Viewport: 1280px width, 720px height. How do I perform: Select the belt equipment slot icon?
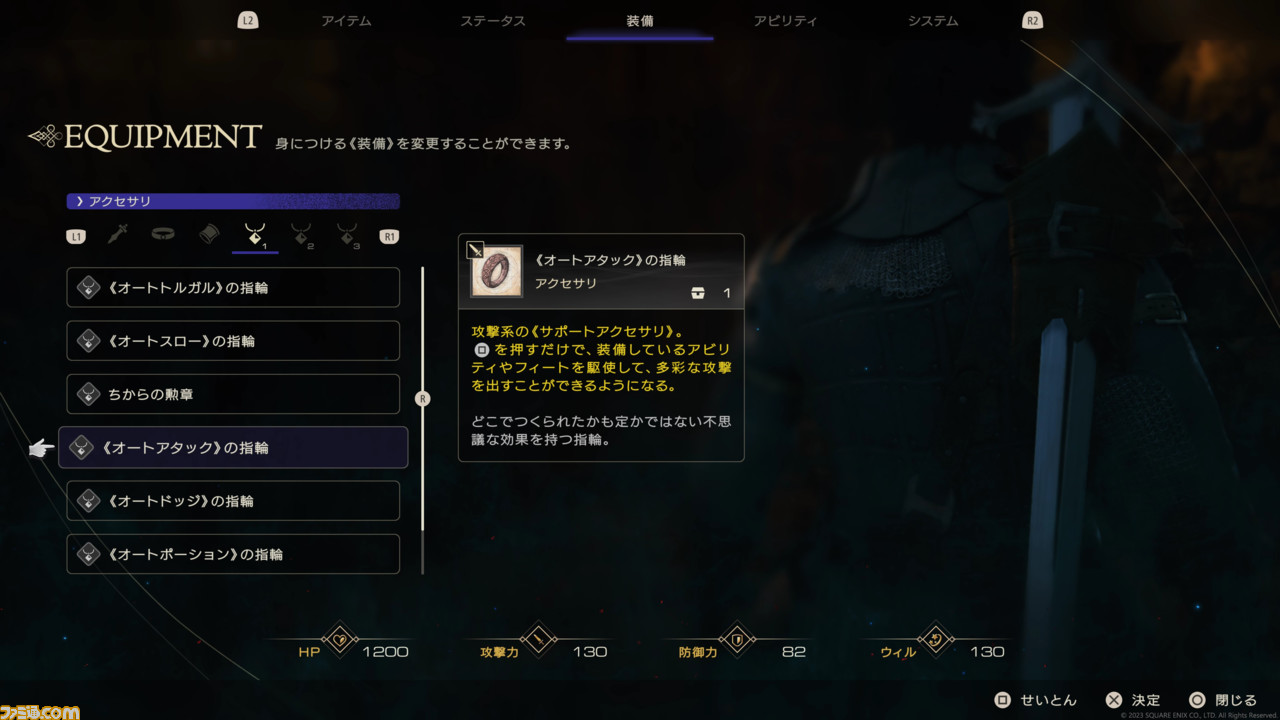163,234
